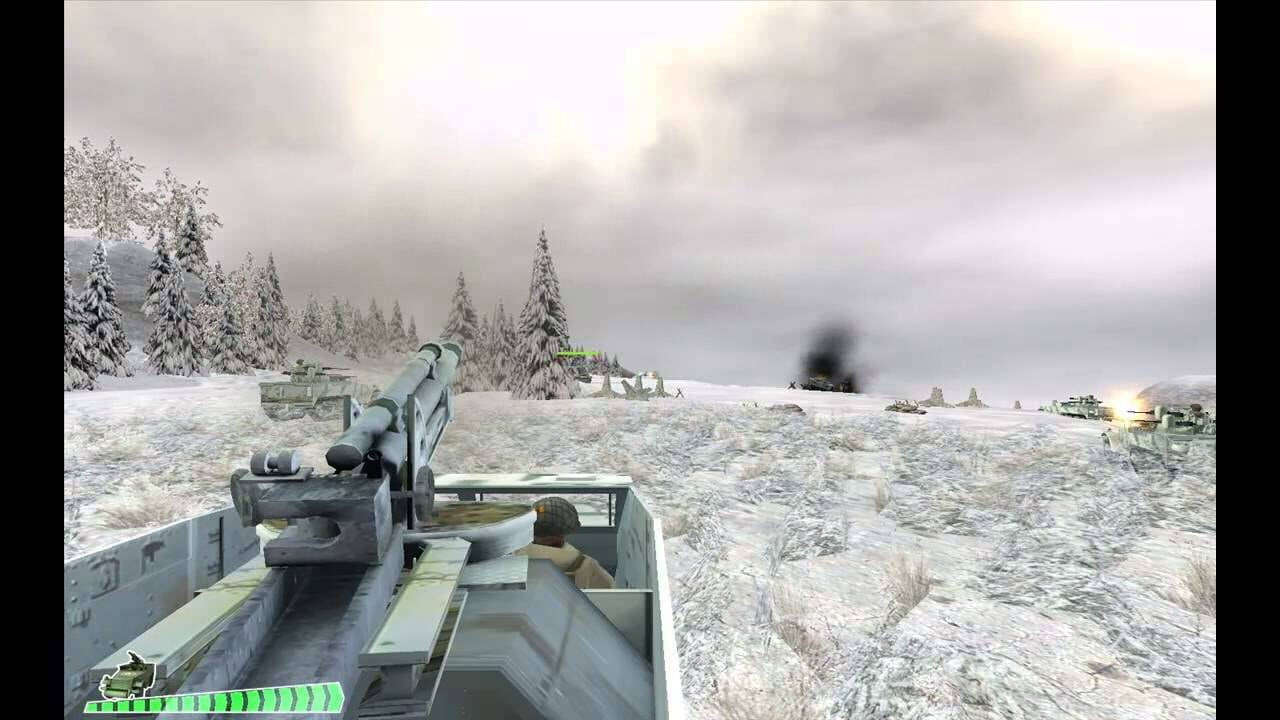Screen dimensions: 1280x720
Task: Click the burning vehicle under the black smoke
Action: (820, 383)
